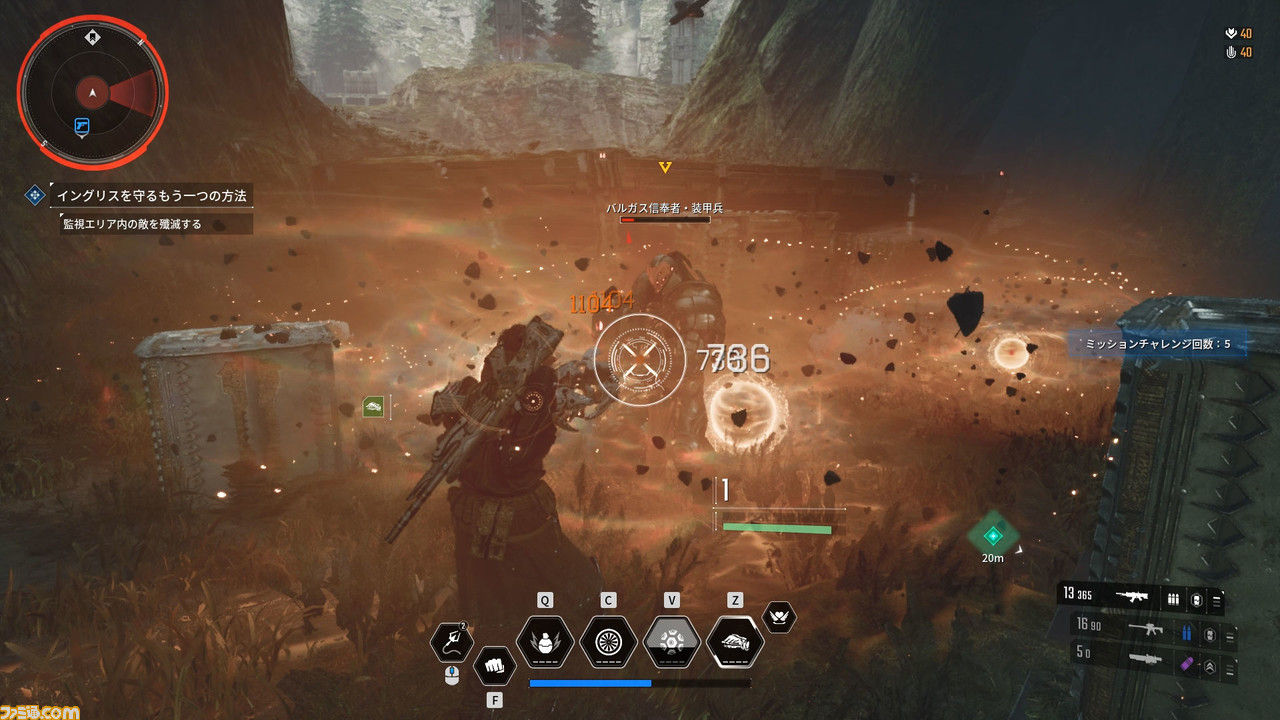Use the fist melee attack icon

tap(494, 664)
